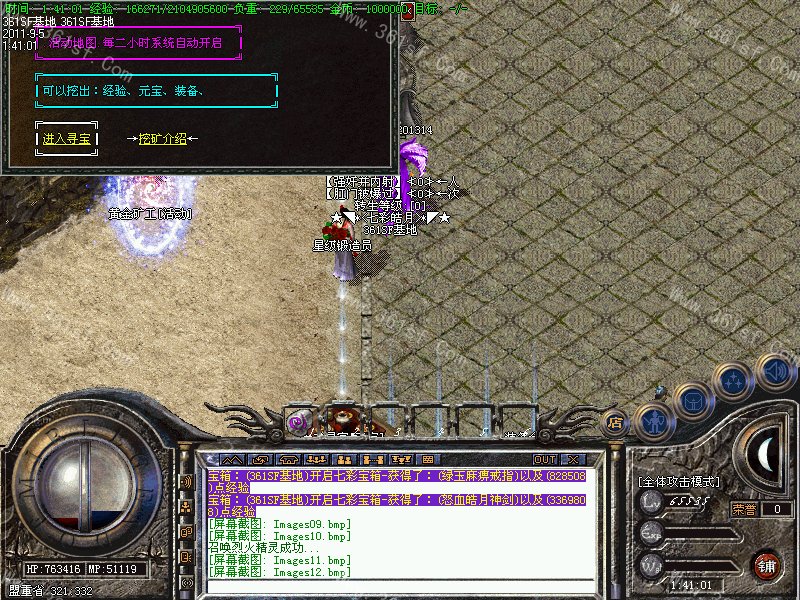Click the red 铺 stall button
800x600 pixels.
tap(766, 566)
